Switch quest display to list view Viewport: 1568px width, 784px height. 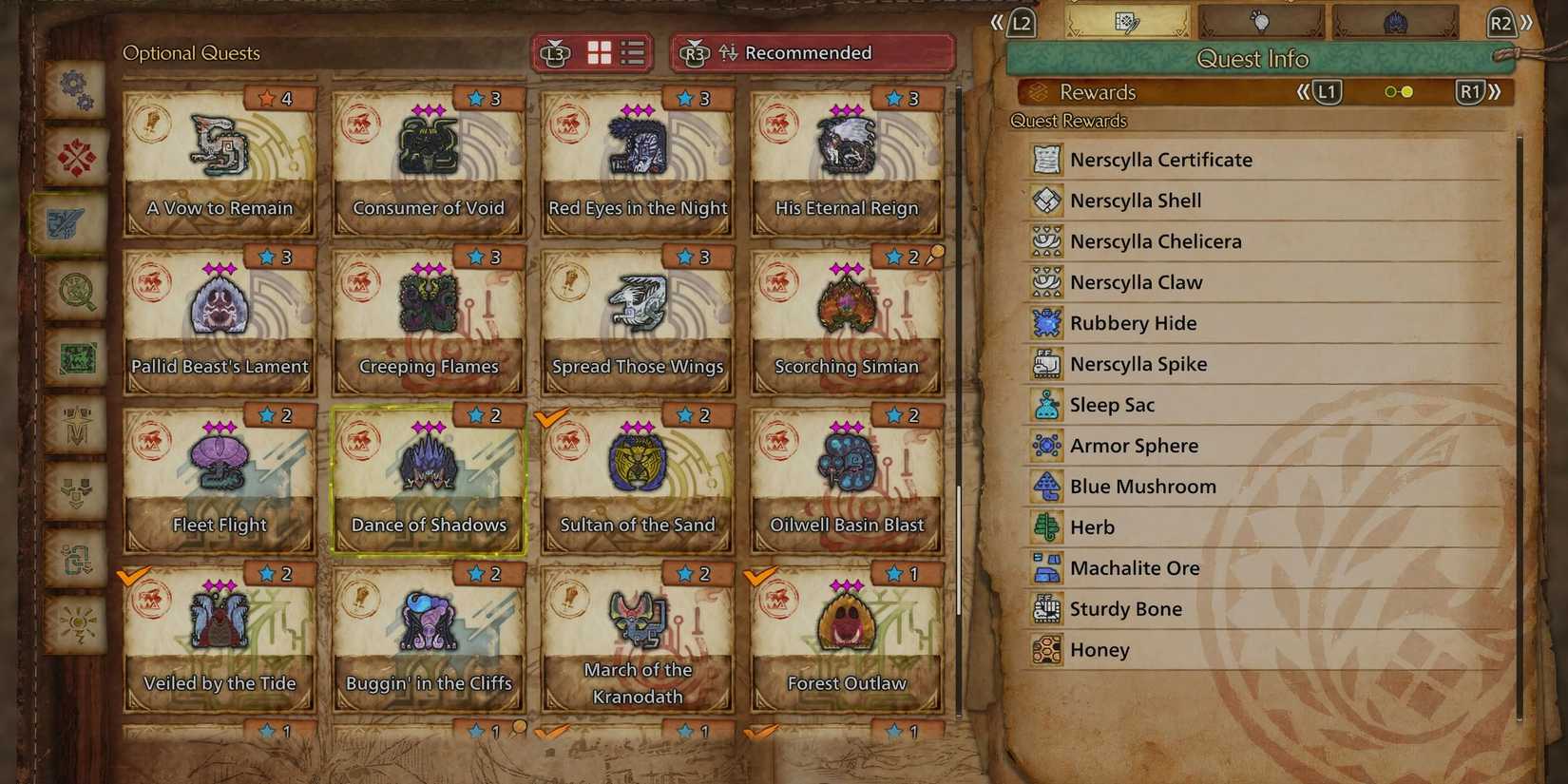632,54
